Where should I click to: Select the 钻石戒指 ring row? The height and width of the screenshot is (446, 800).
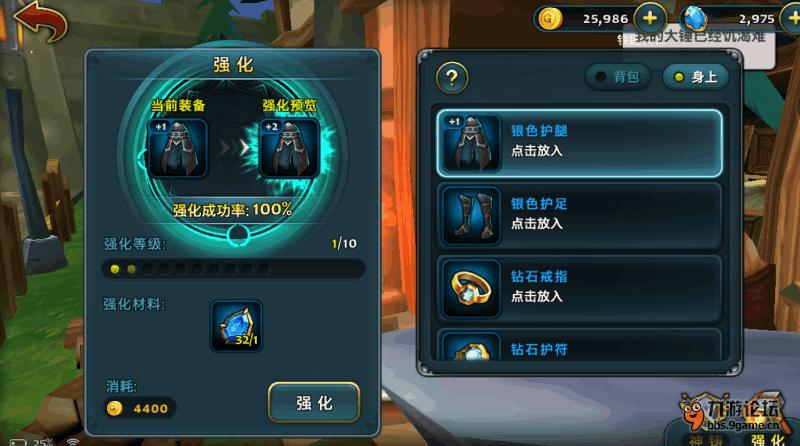[x=581, y=285]
